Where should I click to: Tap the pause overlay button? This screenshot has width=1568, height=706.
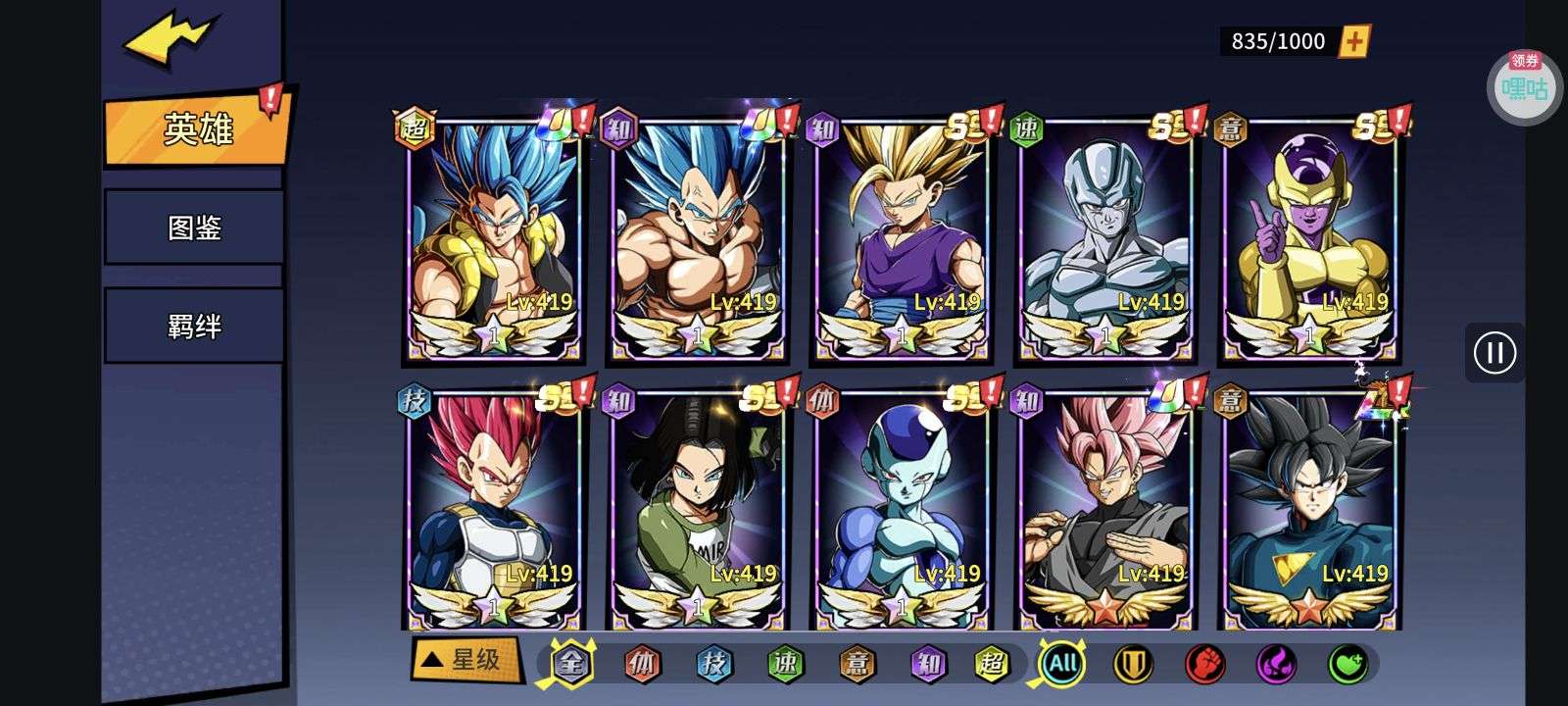click(x=1494, y=352)
